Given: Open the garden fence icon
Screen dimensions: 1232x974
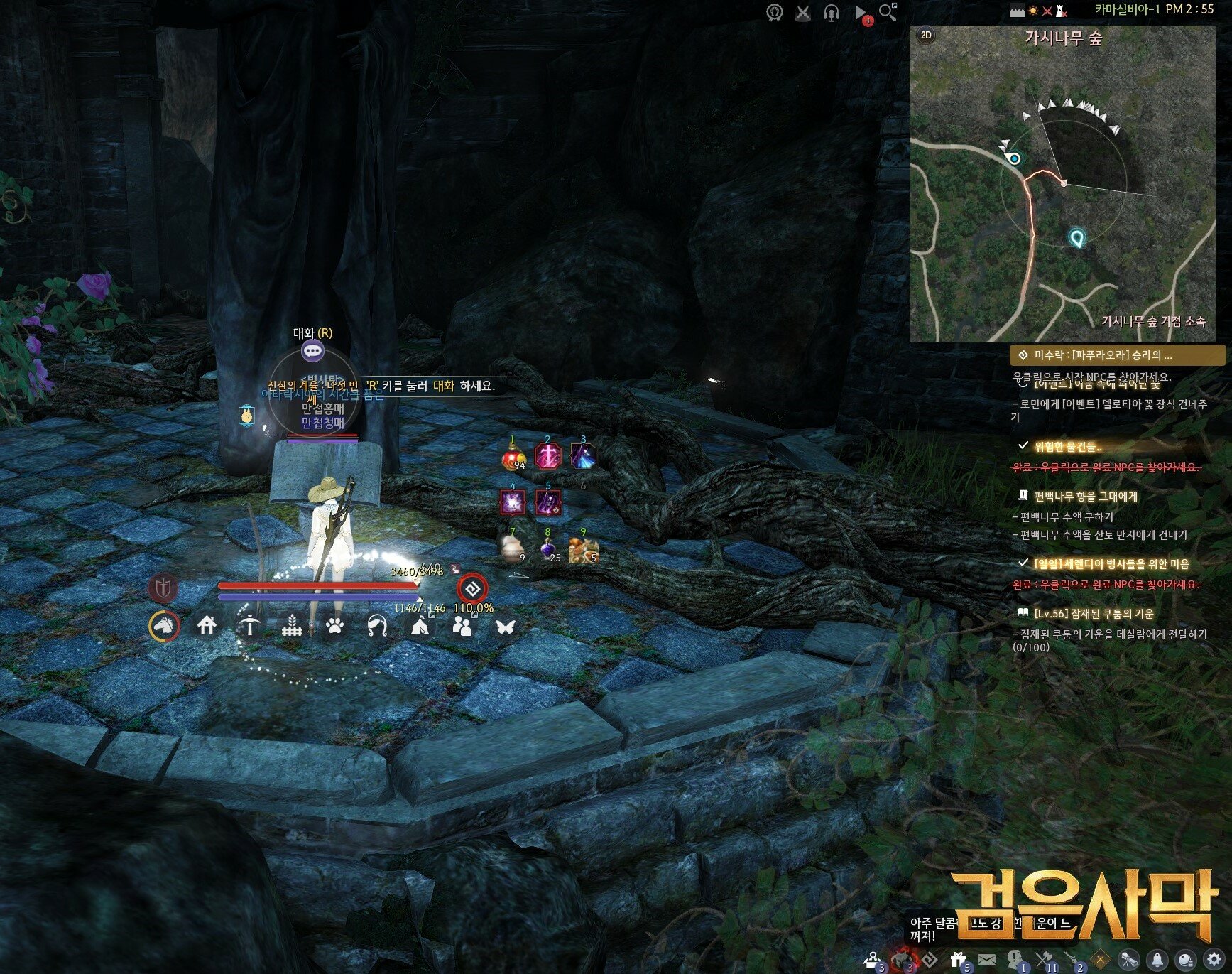Looking at the screenshot, I should [292, 627].
